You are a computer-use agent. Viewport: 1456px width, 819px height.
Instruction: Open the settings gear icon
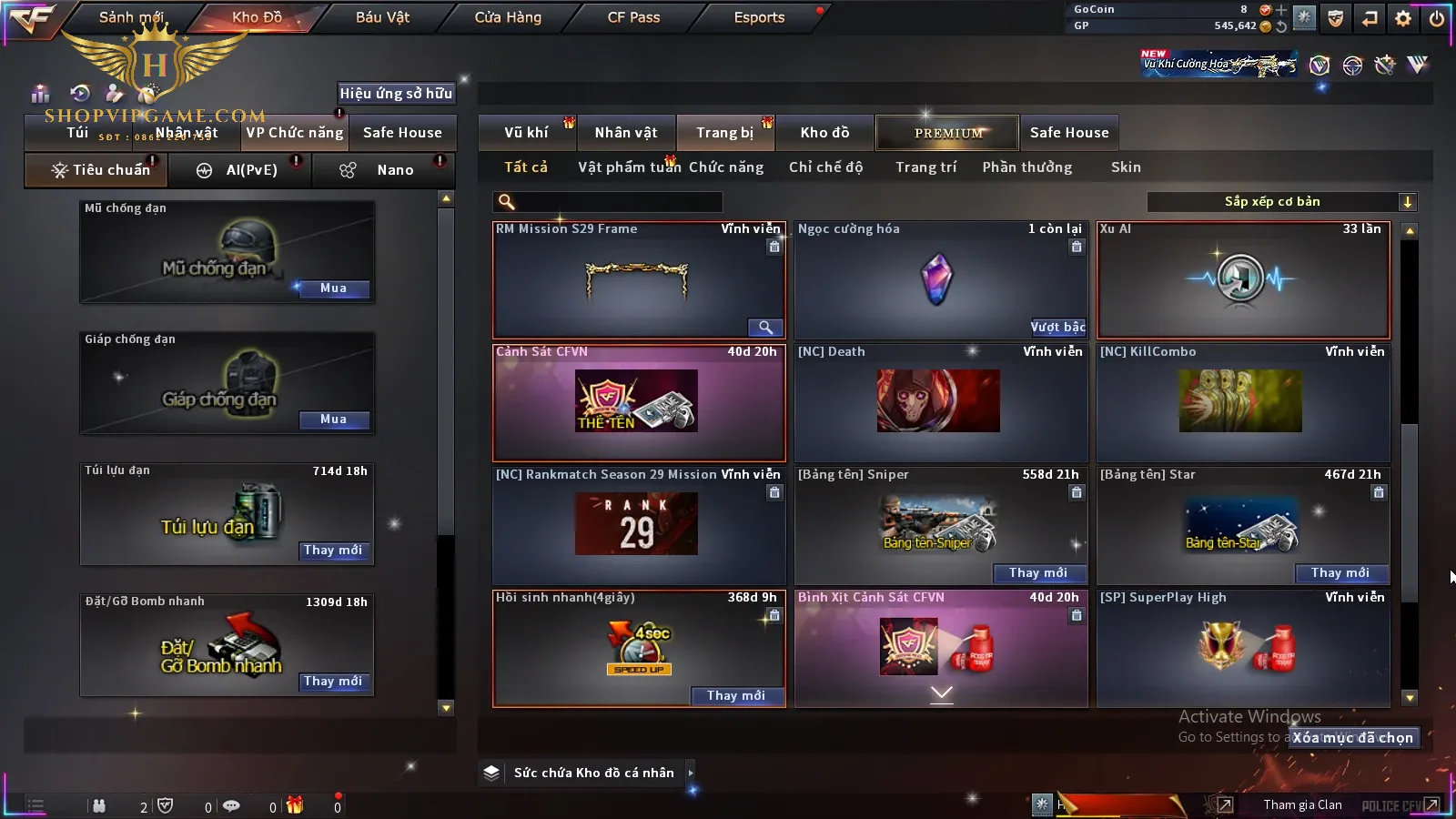pos(1403,18)
